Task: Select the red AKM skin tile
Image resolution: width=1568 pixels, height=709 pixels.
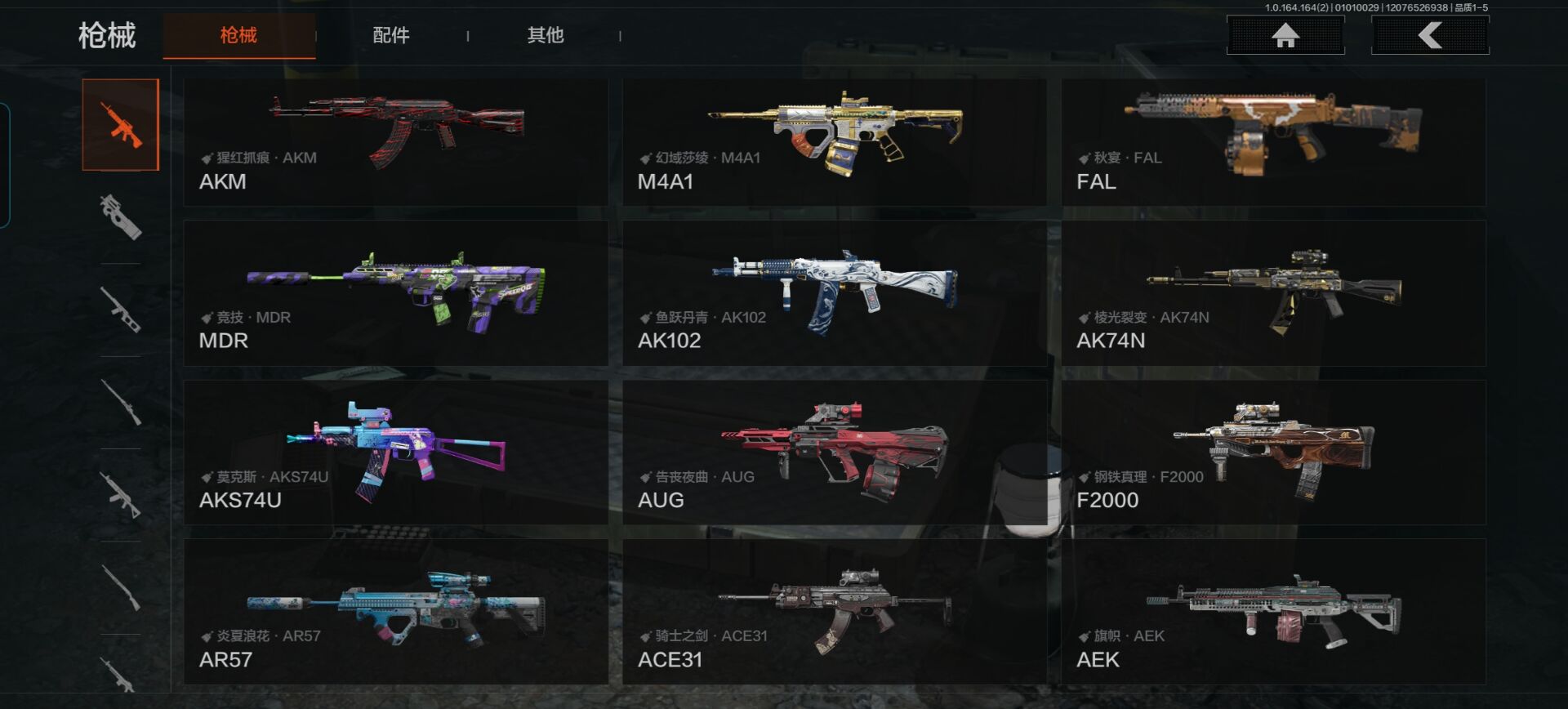Action: pos(396,142)
